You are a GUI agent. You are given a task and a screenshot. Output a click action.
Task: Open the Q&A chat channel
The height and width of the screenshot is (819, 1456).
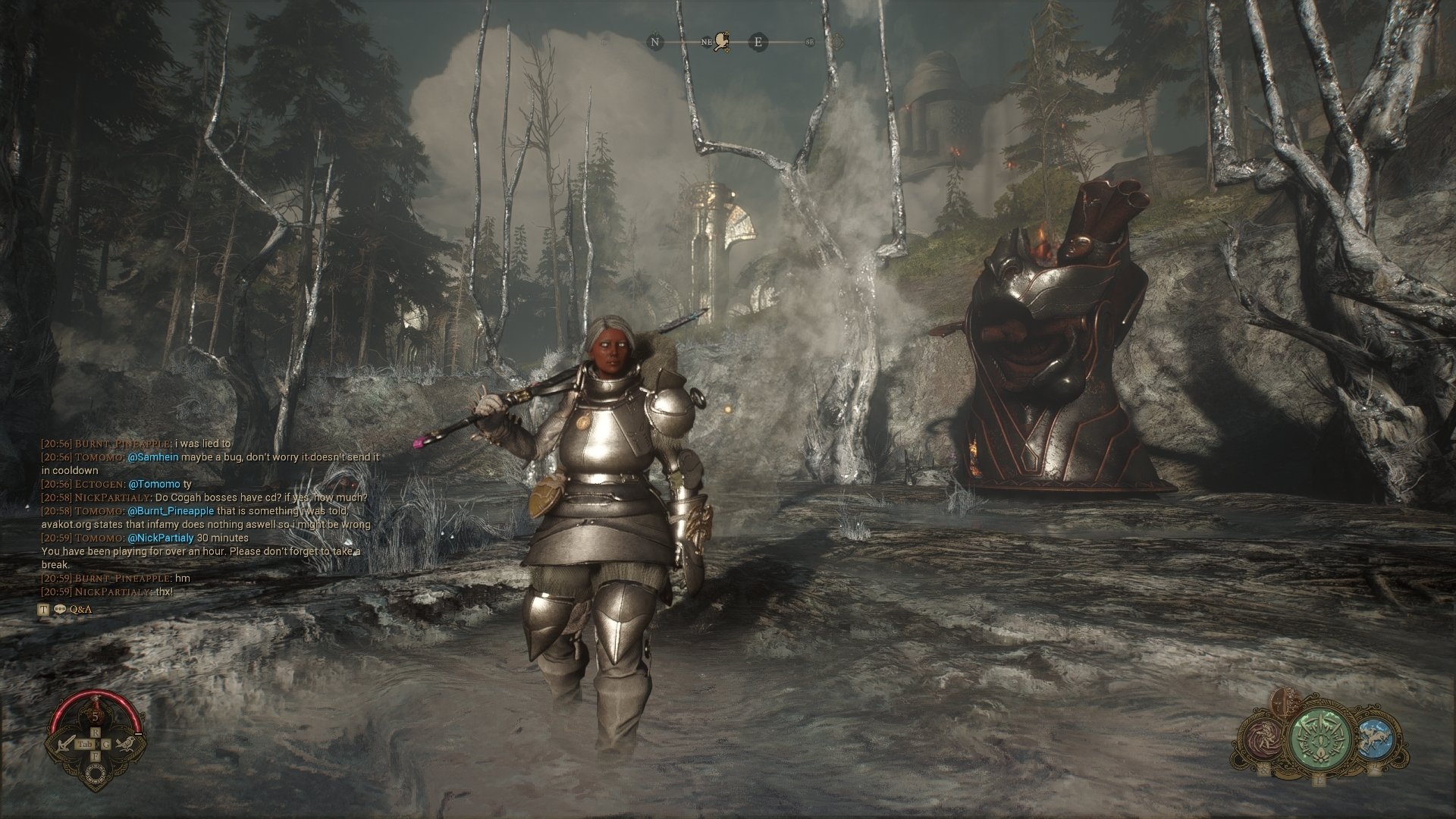pos(80,609)
